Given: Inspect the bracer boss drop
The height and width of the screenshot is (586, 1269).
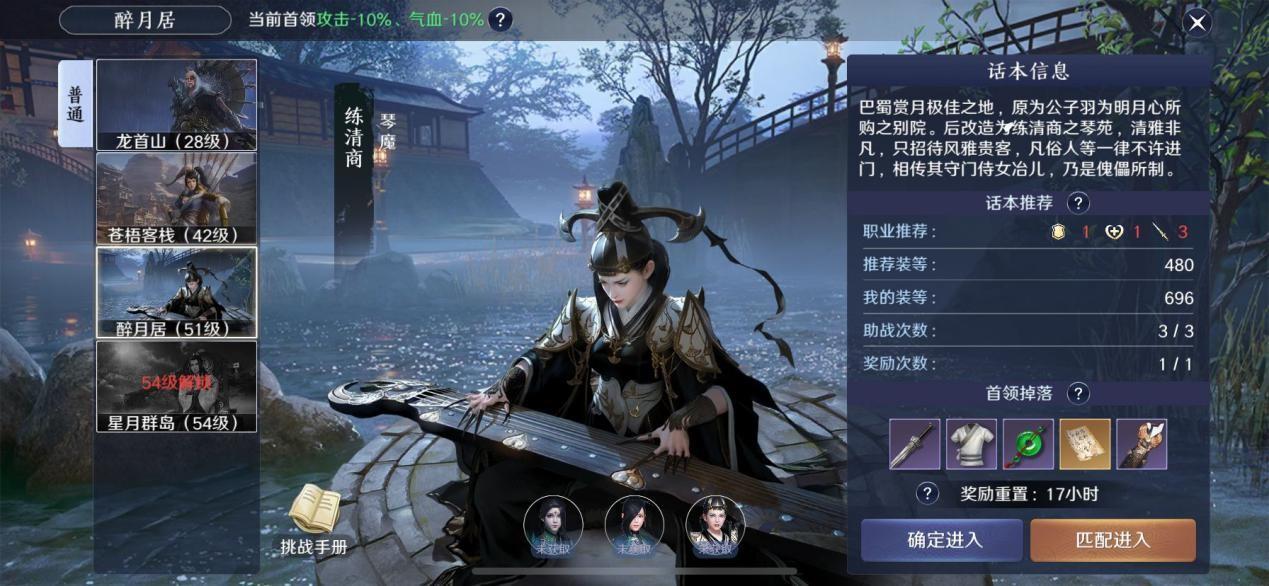Looking at the screenshot, I should tap(1141, 445).
